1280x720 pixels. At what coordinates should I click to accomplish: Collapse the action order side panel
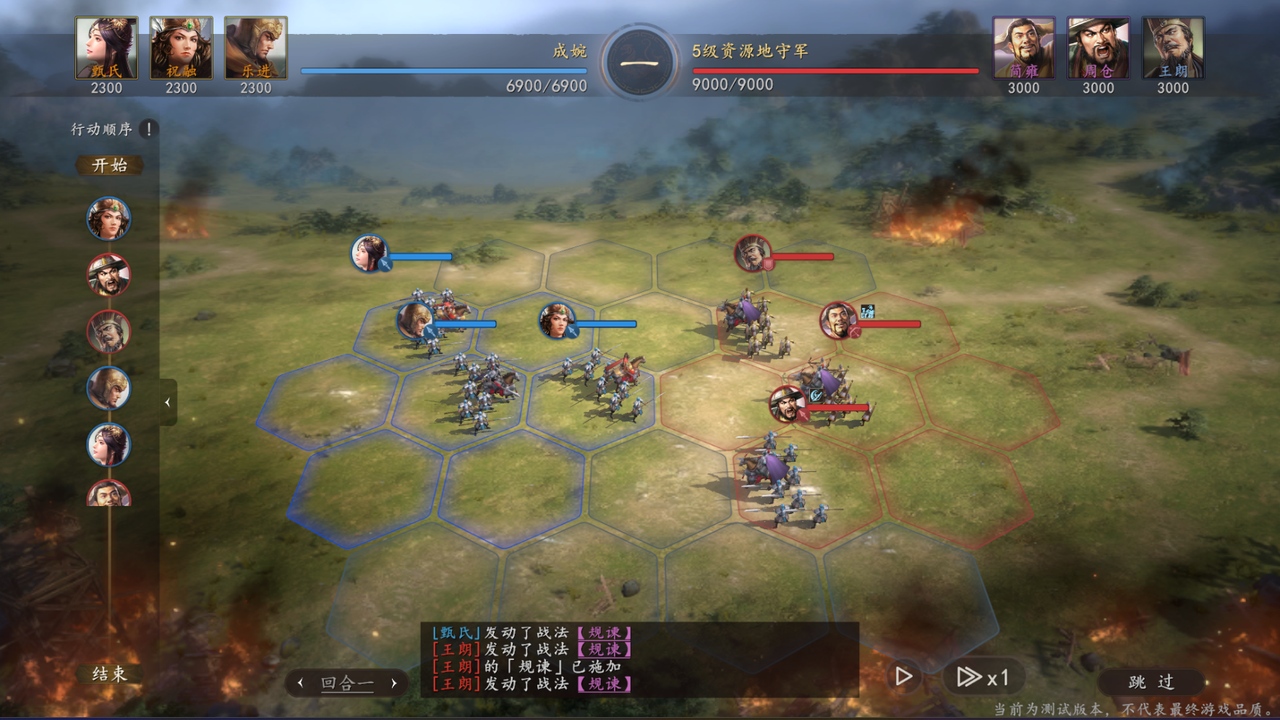click(167, 402)
